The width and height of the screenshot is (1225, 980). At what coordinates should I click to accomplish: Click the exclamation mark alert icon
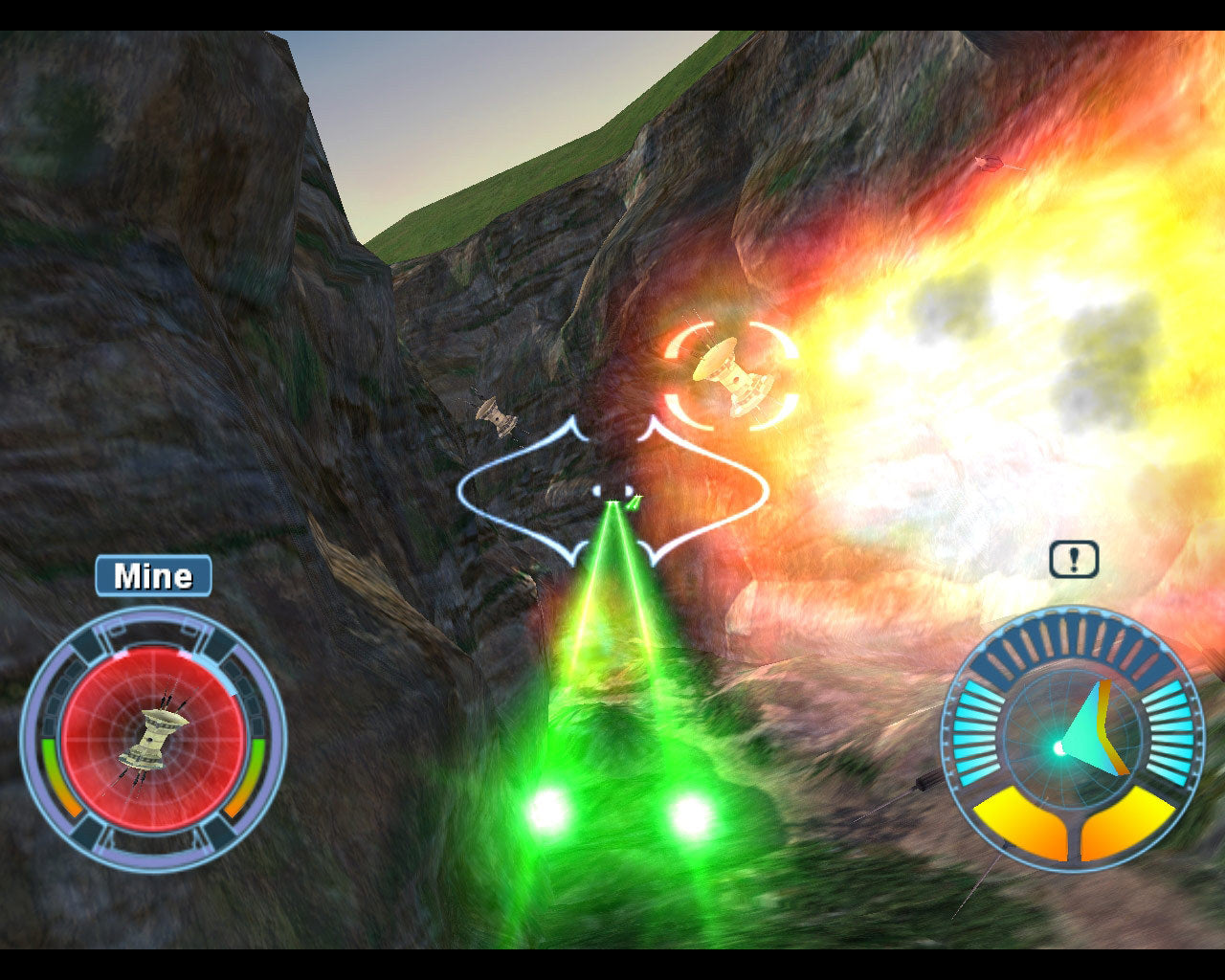point(1074,560)
